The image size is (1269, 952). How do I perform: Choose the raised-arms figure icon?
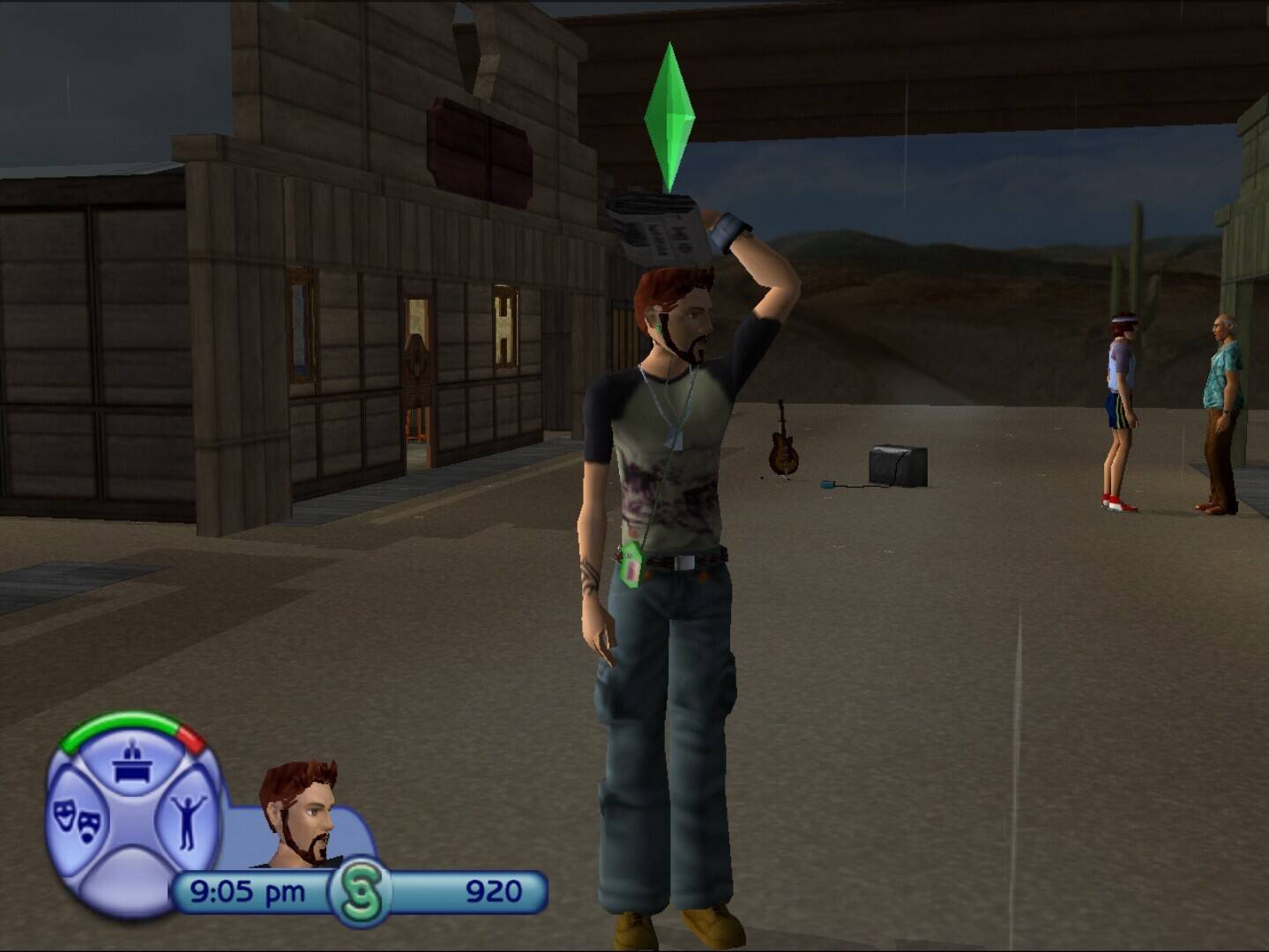click(188, 820)
